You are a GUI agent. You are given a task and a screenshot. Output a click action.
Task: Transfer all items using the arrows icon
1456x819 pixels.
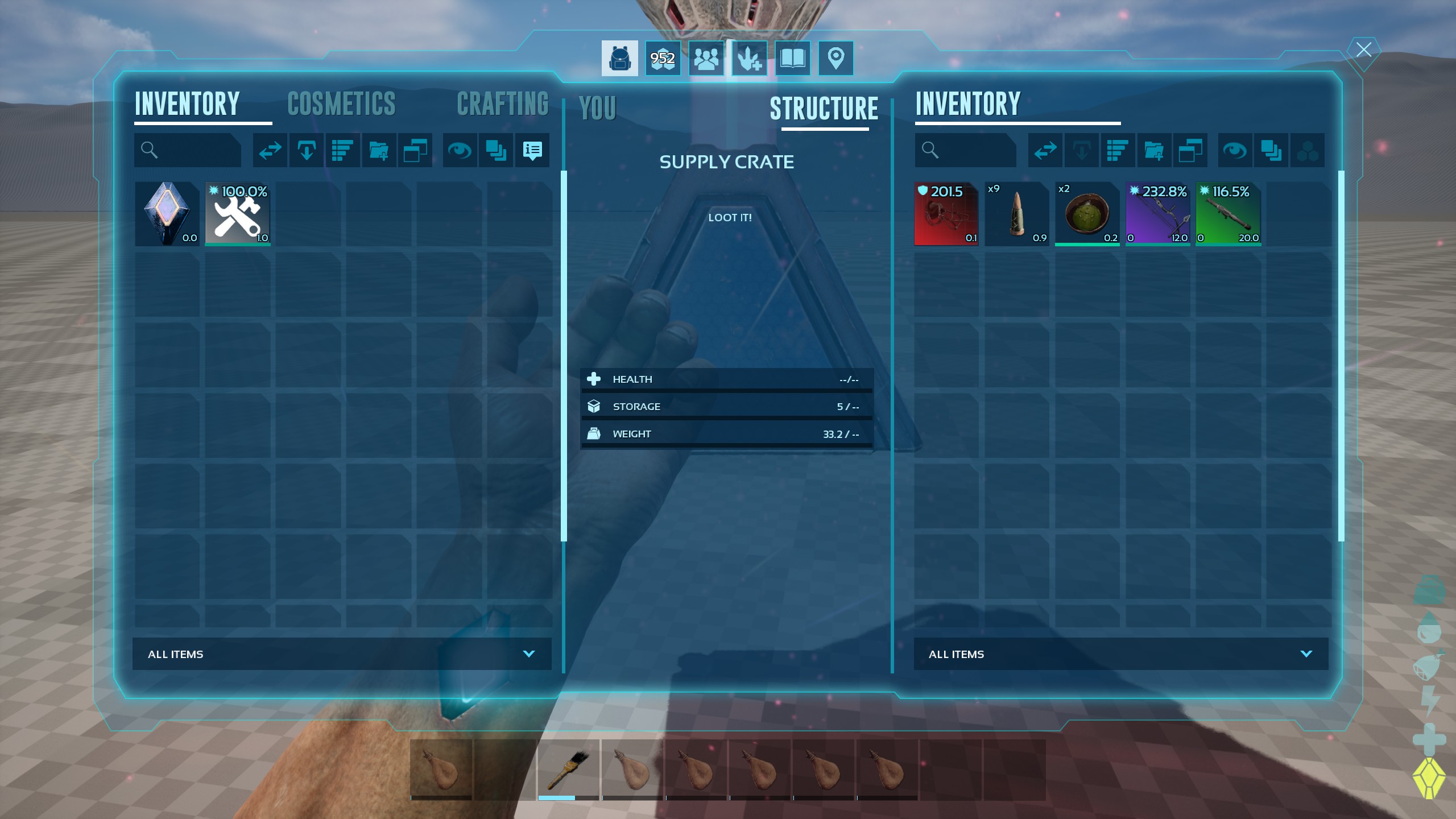(x=270, y=150)
